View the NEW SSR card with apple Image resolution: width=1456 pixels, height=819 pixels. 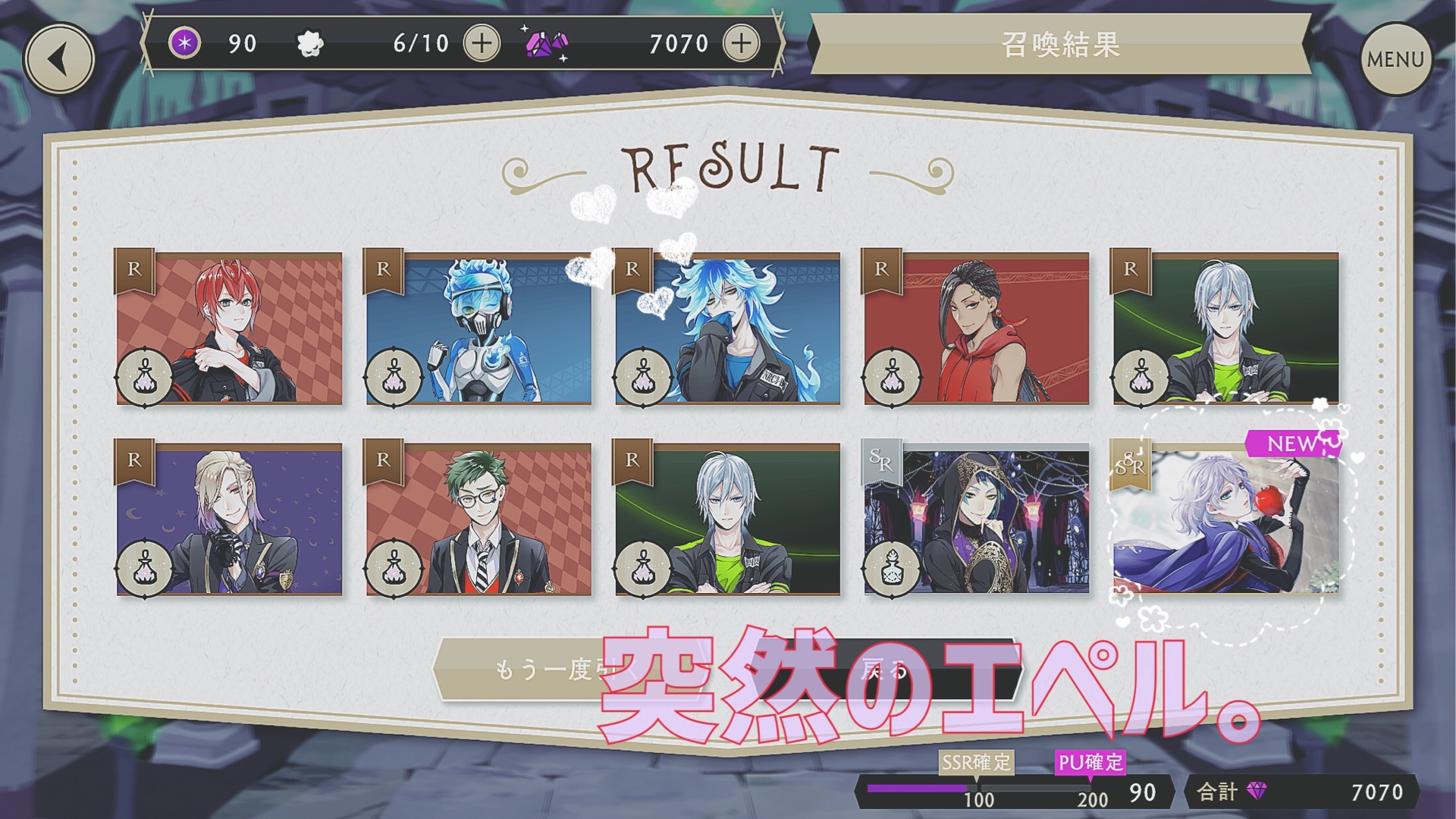point(1225,519)
